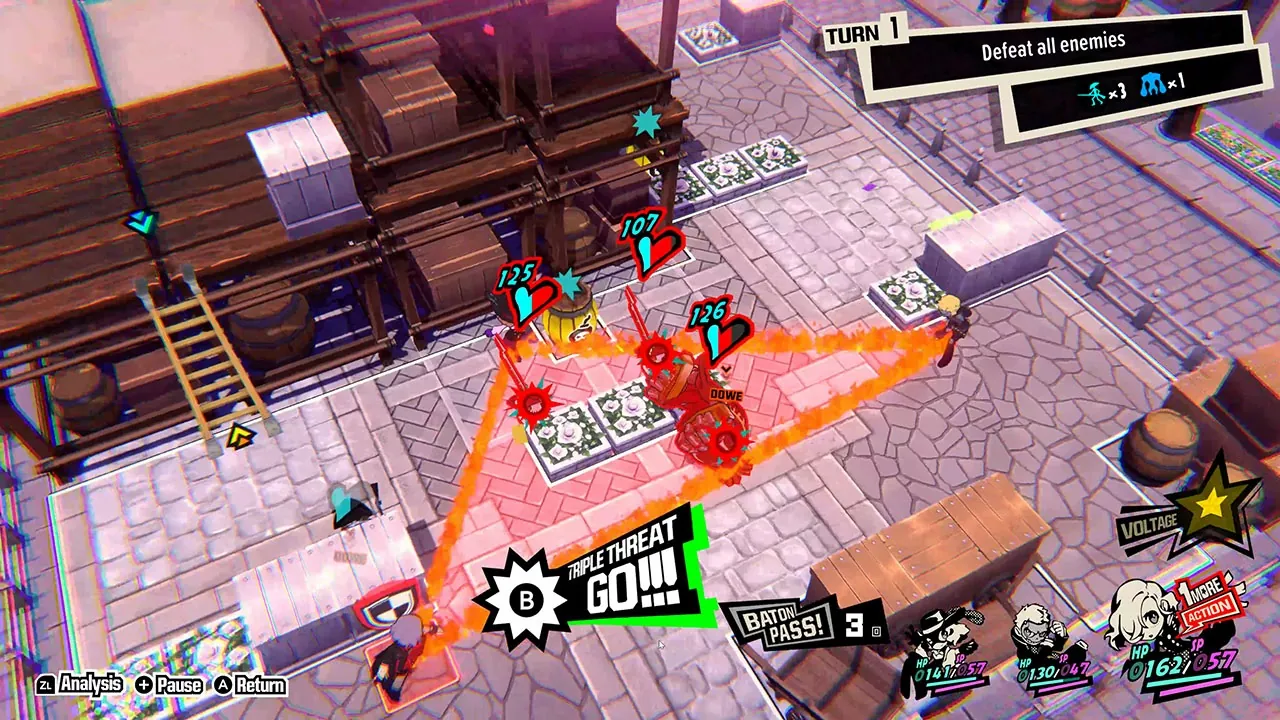Select the middle party member portrait

pos(1037,634)
